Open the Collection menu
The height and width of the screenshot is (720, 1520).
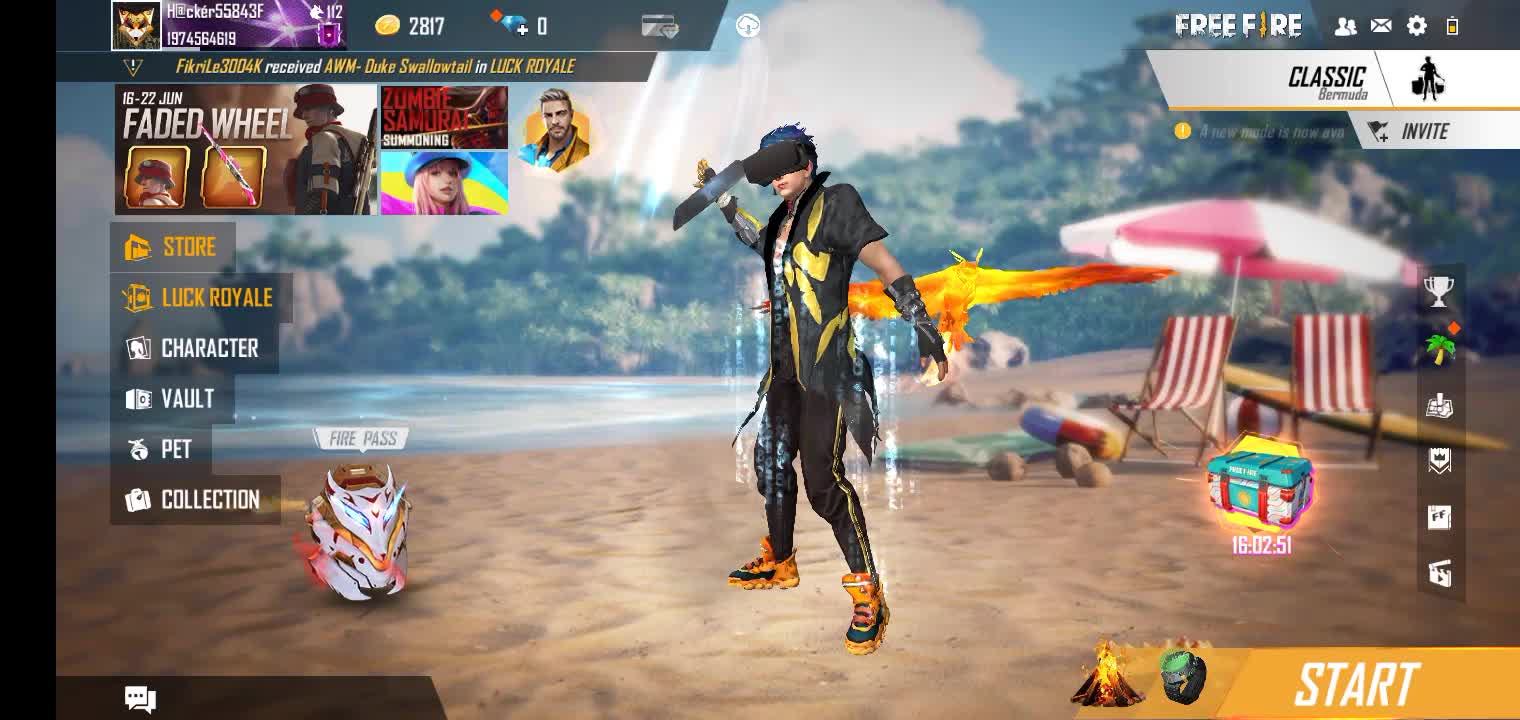click(194, 500)
